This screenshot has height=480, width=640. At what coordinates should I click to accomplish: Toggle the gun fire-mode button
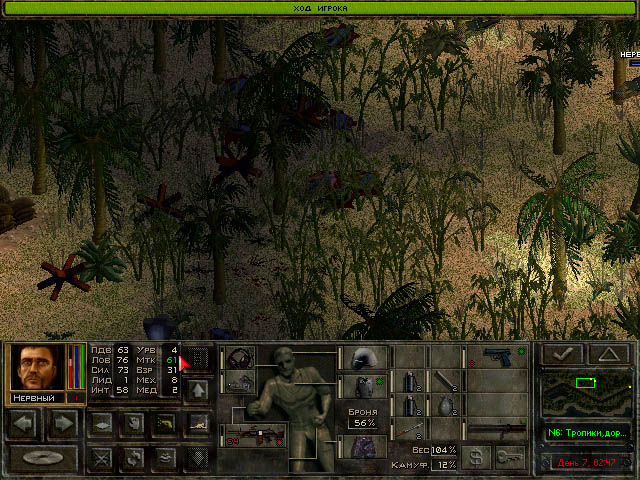pos(165,423)
